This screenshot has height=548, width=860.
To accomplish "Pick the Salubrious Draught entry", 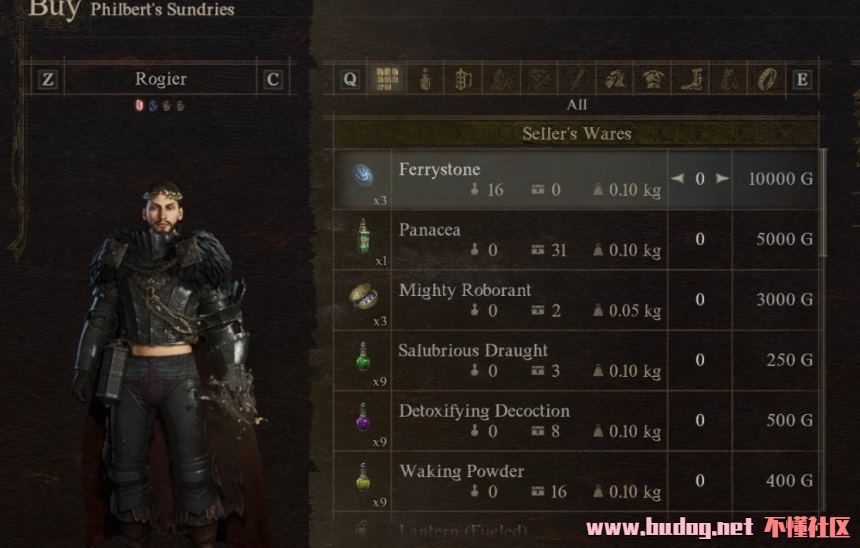I will [500, 360].
